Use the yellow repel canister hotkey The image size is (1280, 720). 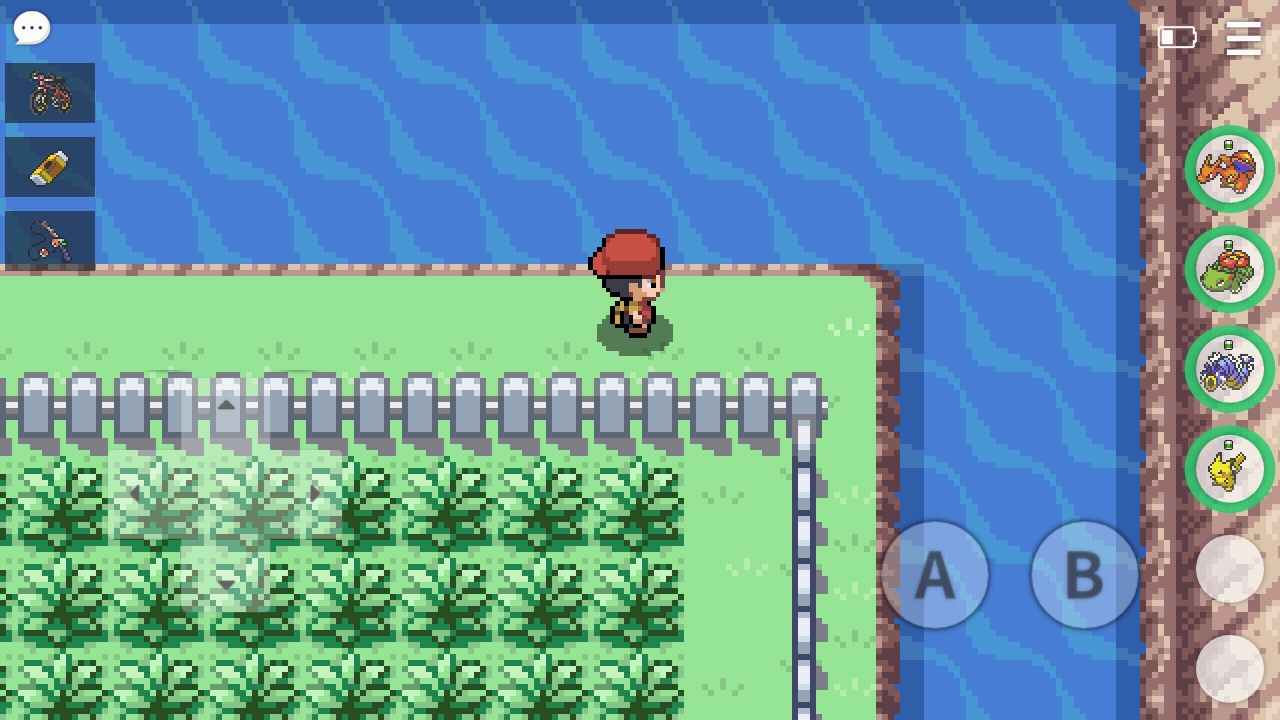tap(50, 167)
